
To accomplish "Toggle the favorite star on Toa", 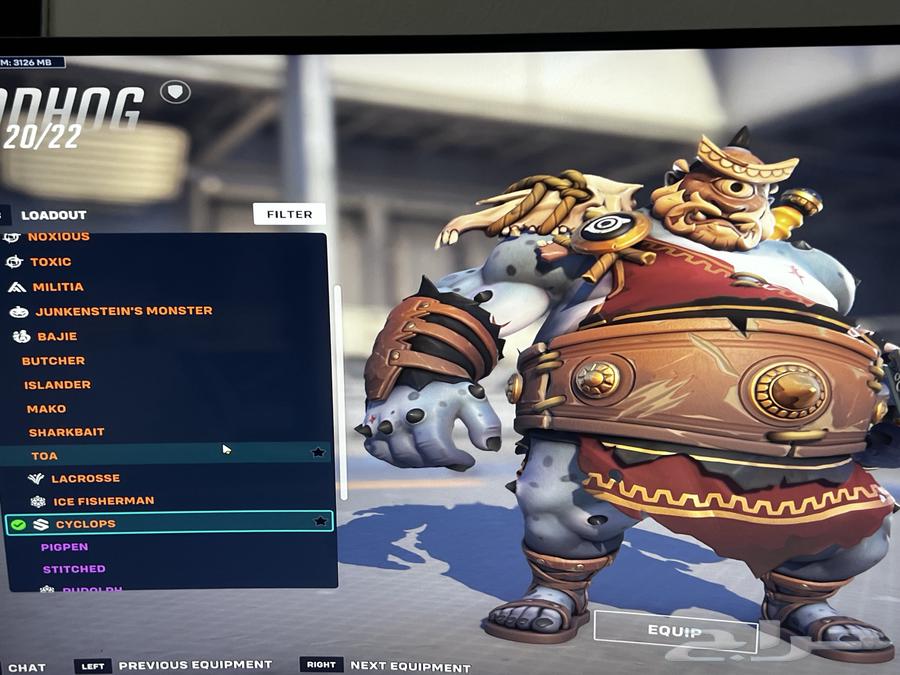I will [x=318, y=453].
